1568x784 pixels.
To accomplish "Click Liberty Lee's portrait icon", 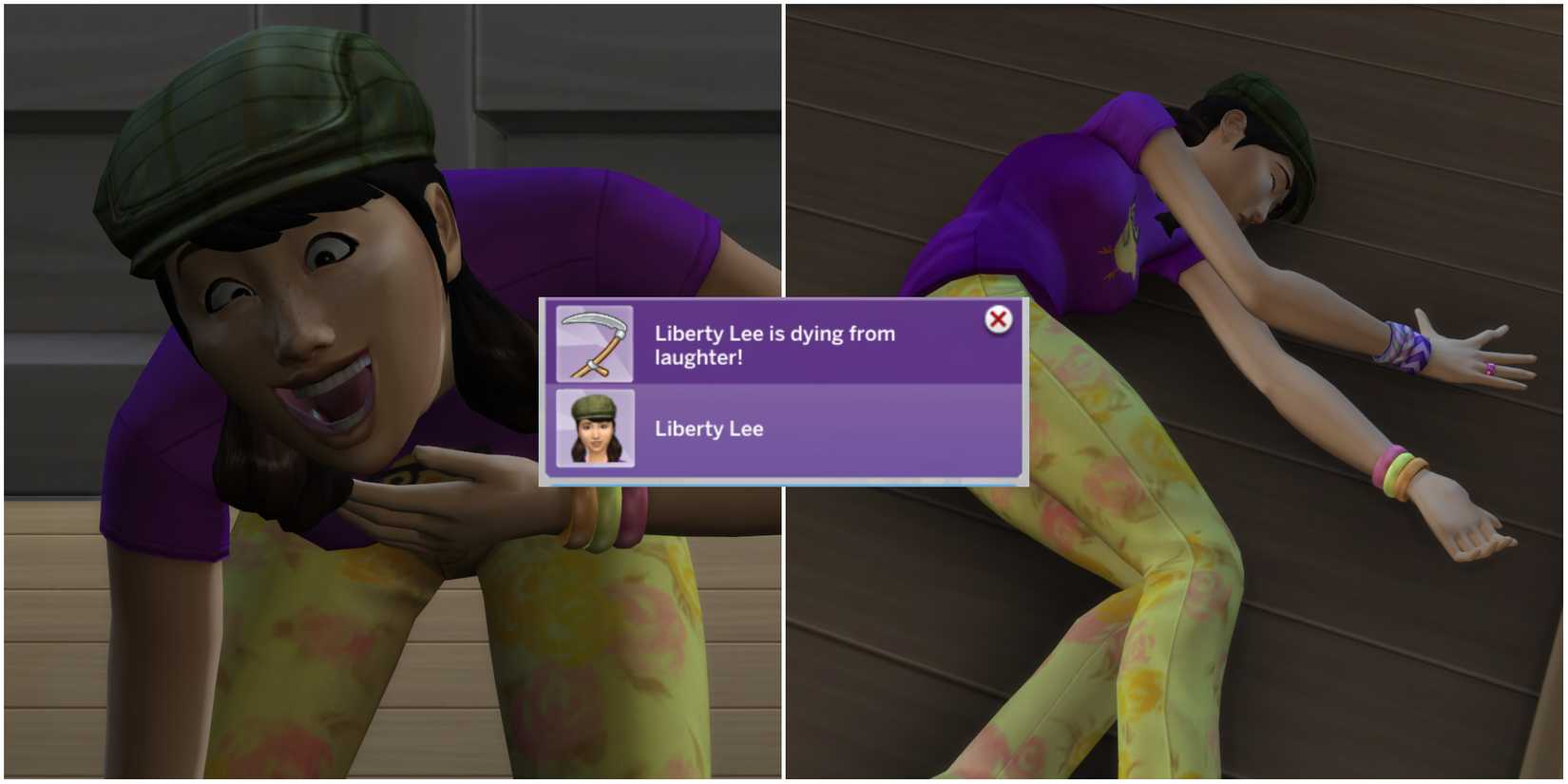I will coord(595,430).
